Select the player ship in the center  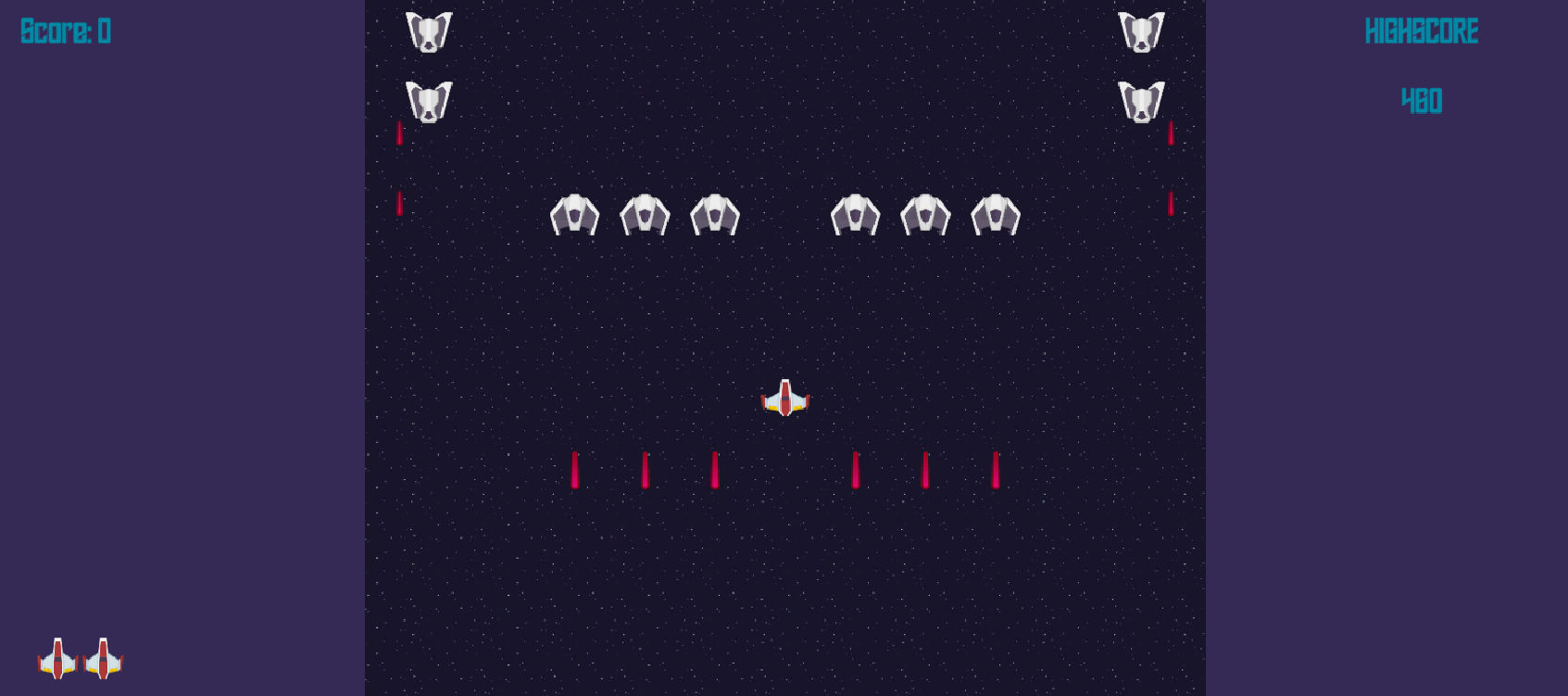784,399
